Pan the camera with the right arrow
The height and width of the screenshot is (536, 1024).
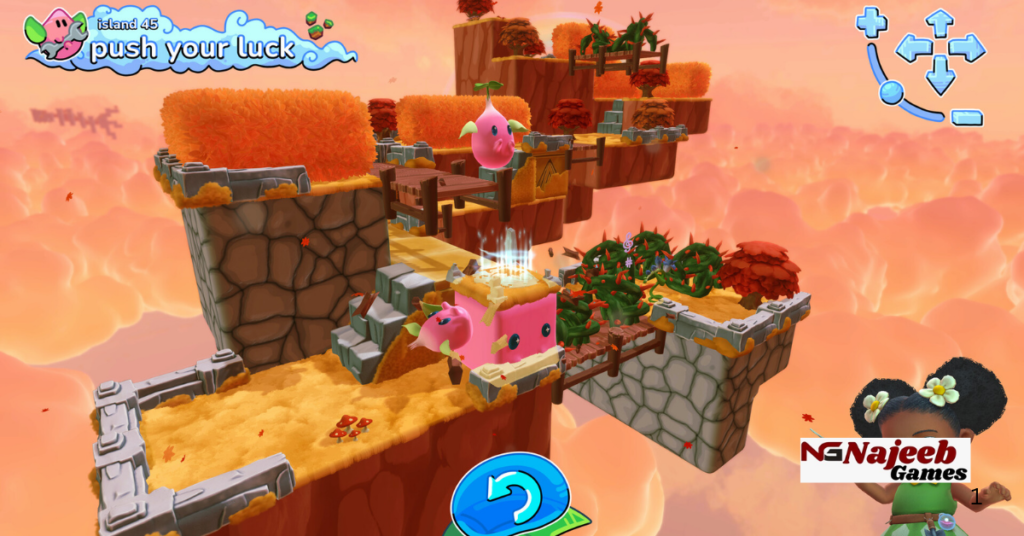967,47
